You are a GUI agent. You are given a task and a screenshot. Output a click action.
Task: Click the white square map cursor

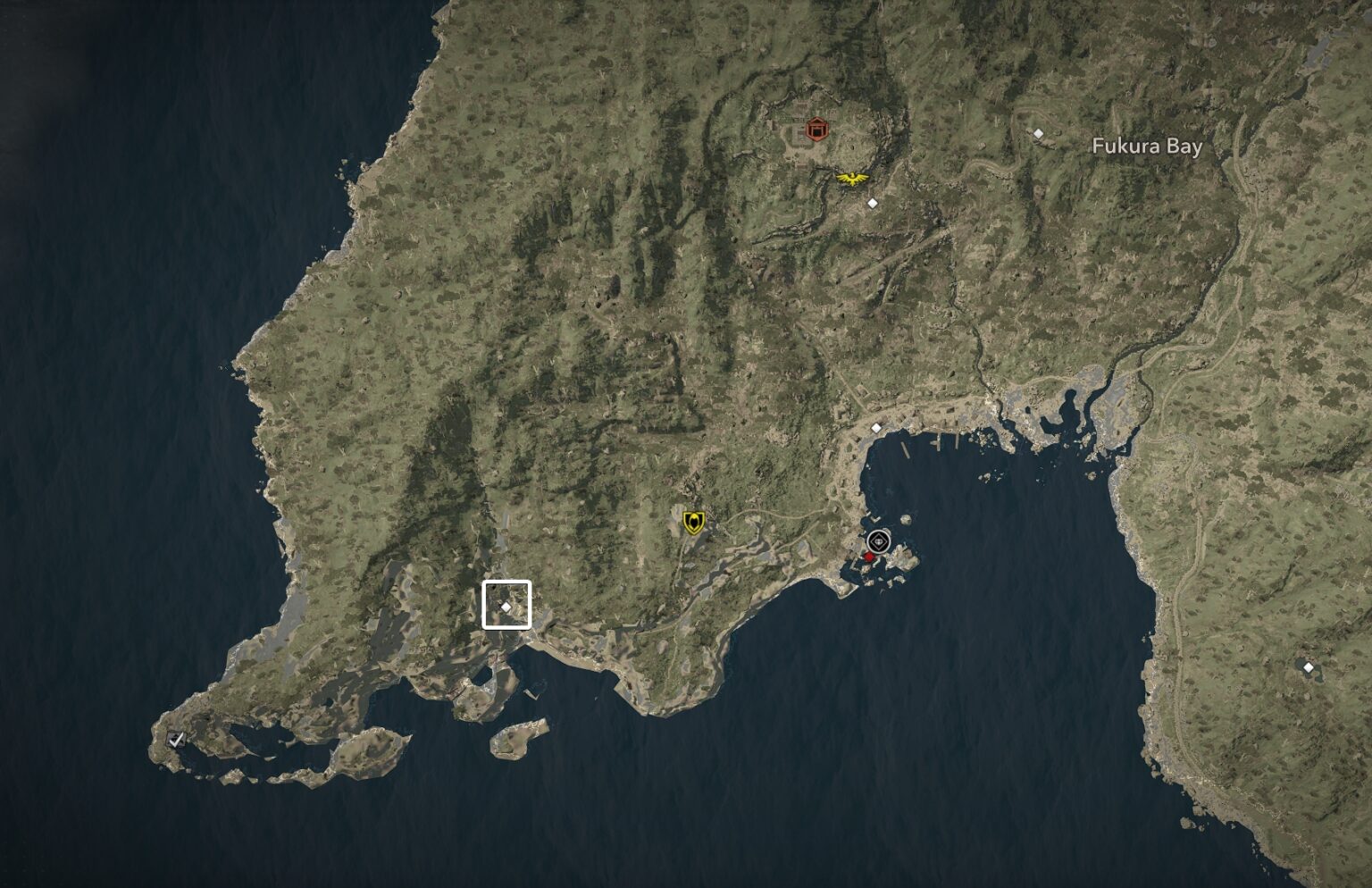[506, 605]
